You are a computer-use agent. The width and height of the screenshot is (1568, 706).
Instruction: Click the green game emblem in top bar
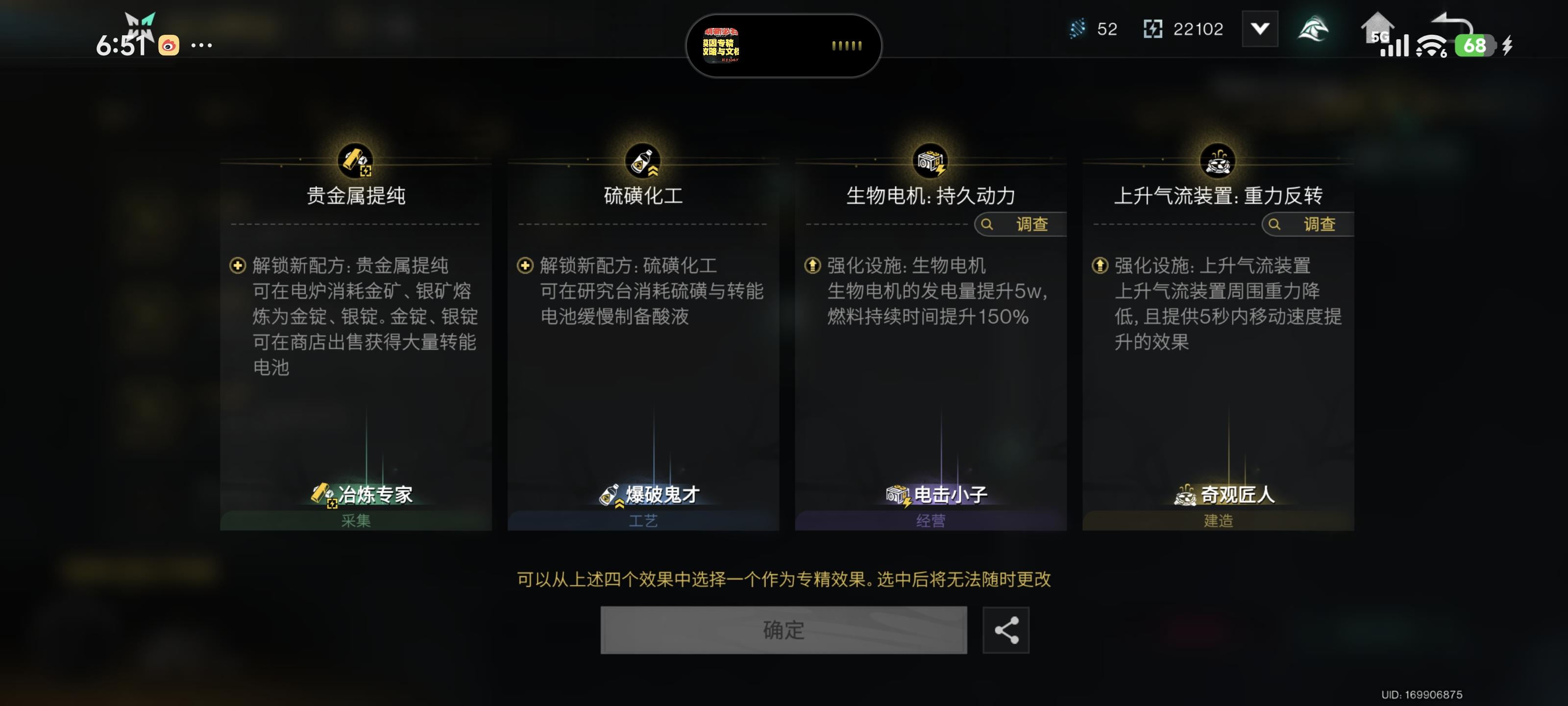point(1315,28)
